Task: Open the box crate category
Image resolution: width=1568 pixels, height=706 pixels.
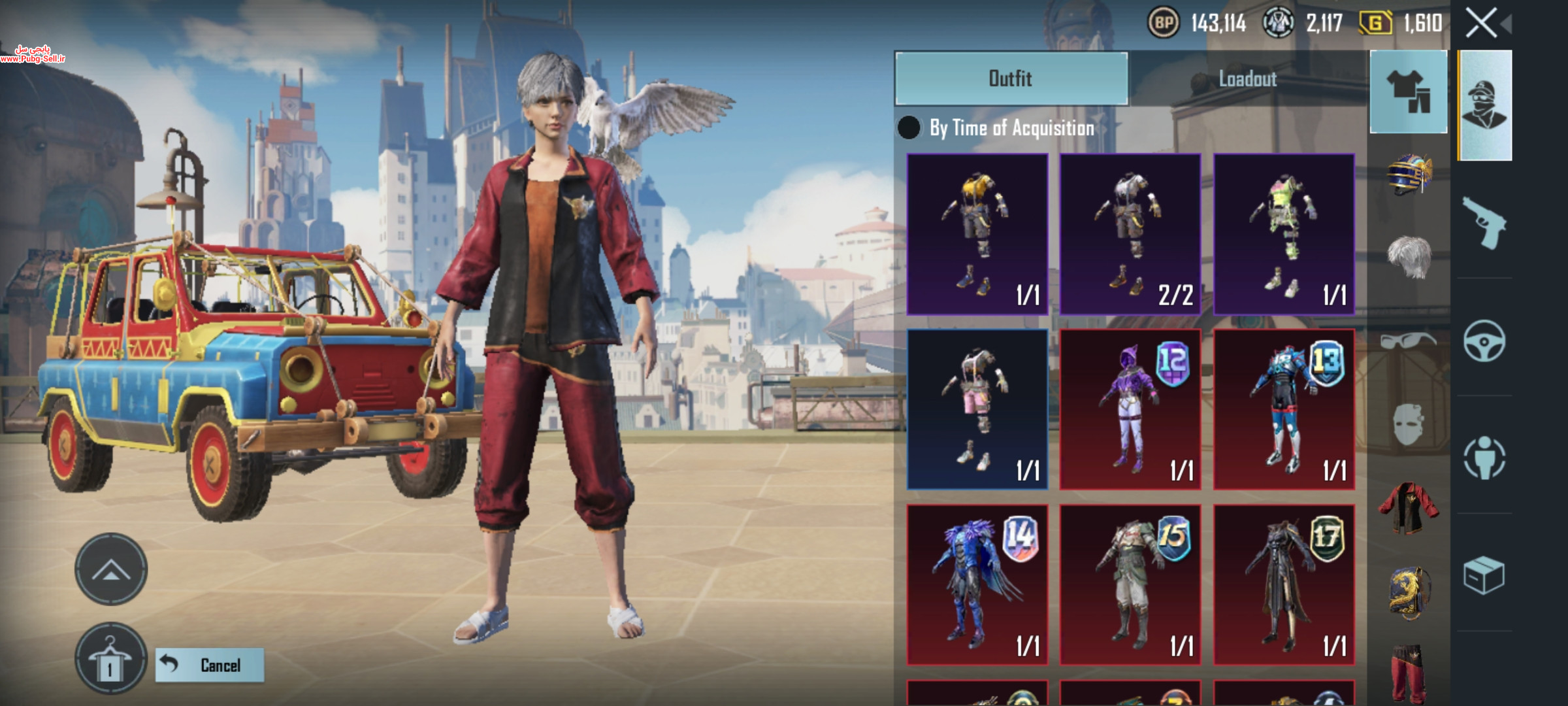Action: pyautogui.click(x=1484, y=575)
